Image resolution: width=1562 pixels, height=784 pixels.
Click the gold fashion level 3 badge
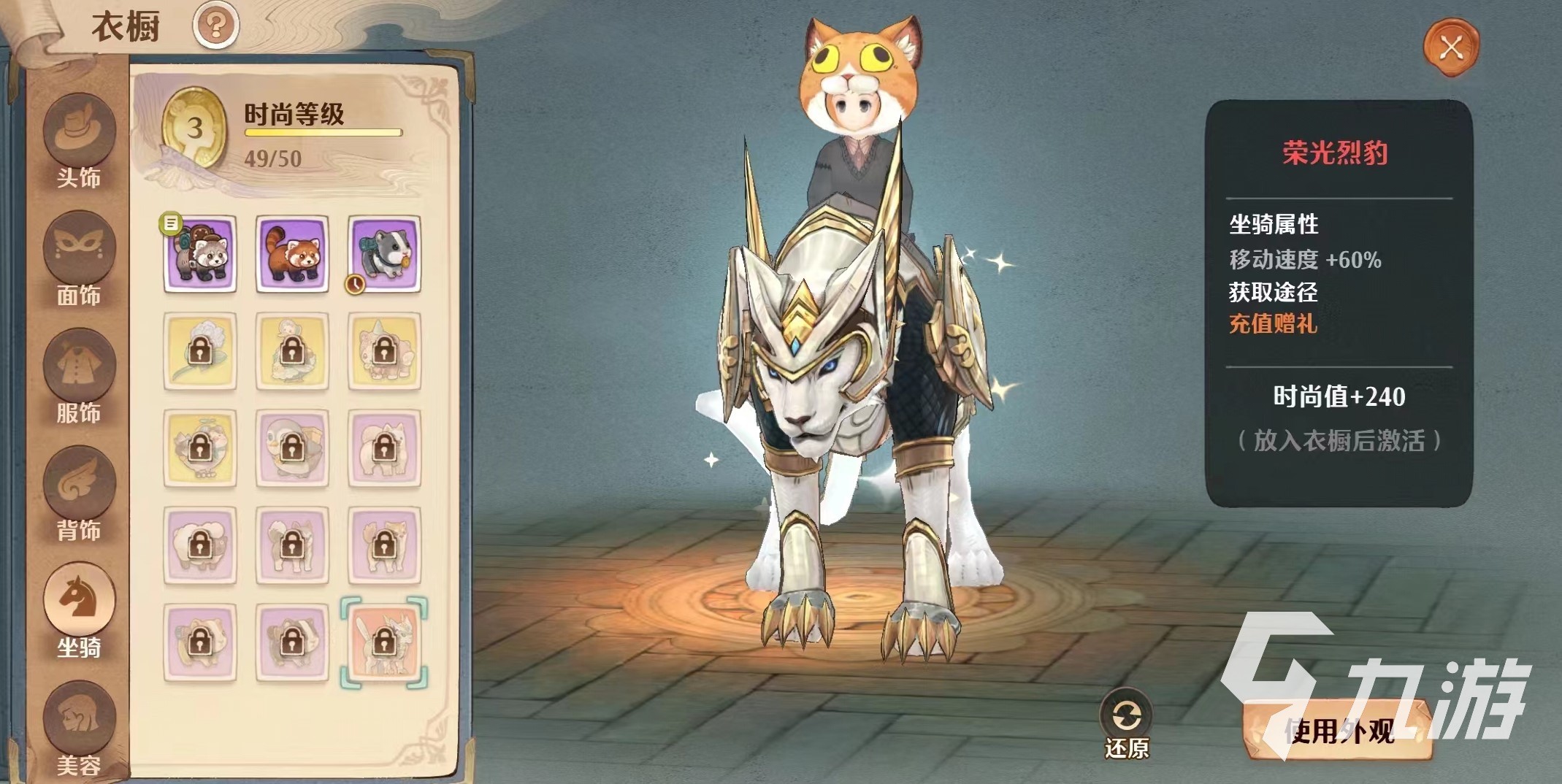194,129
